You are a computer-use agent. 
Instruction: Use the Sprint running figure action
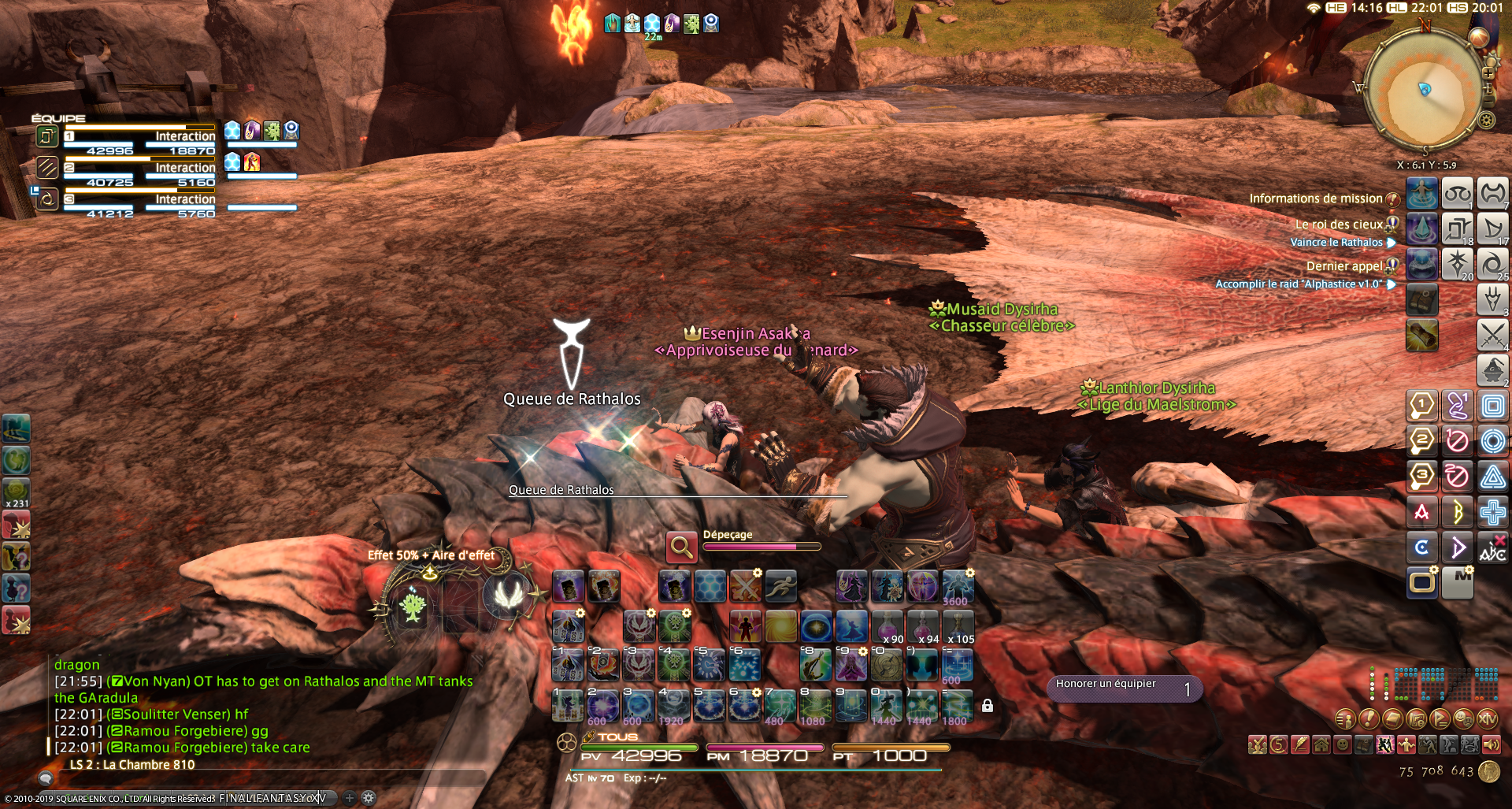click(781, 586)
